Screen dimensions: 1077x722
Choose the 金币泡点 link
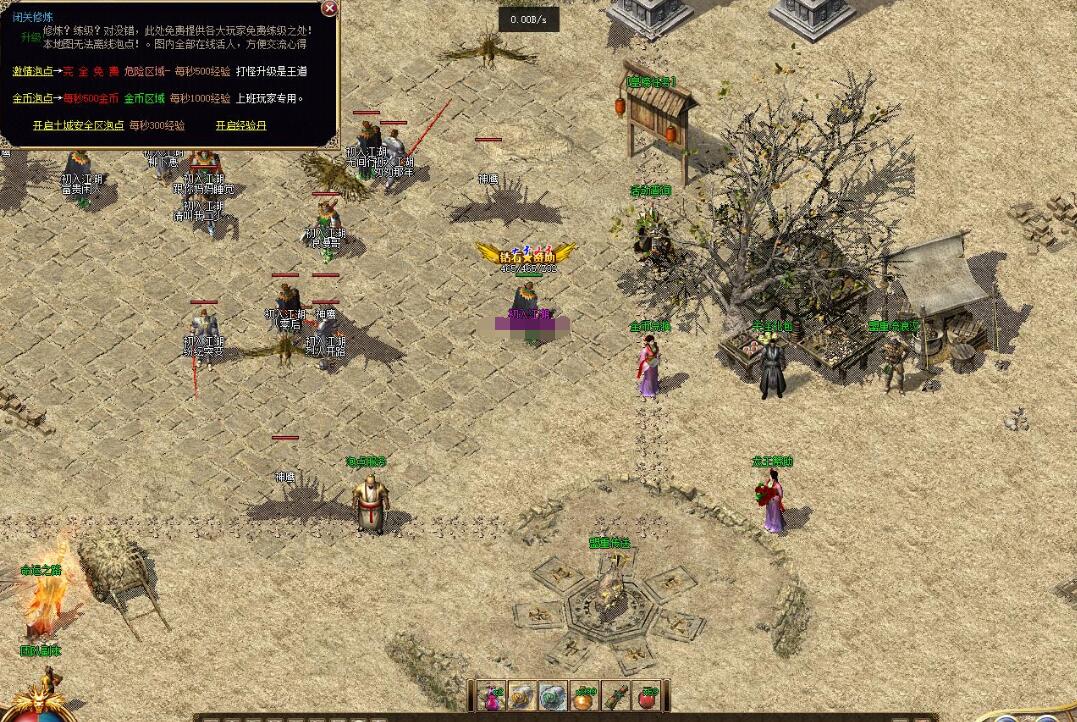point(32,98)
